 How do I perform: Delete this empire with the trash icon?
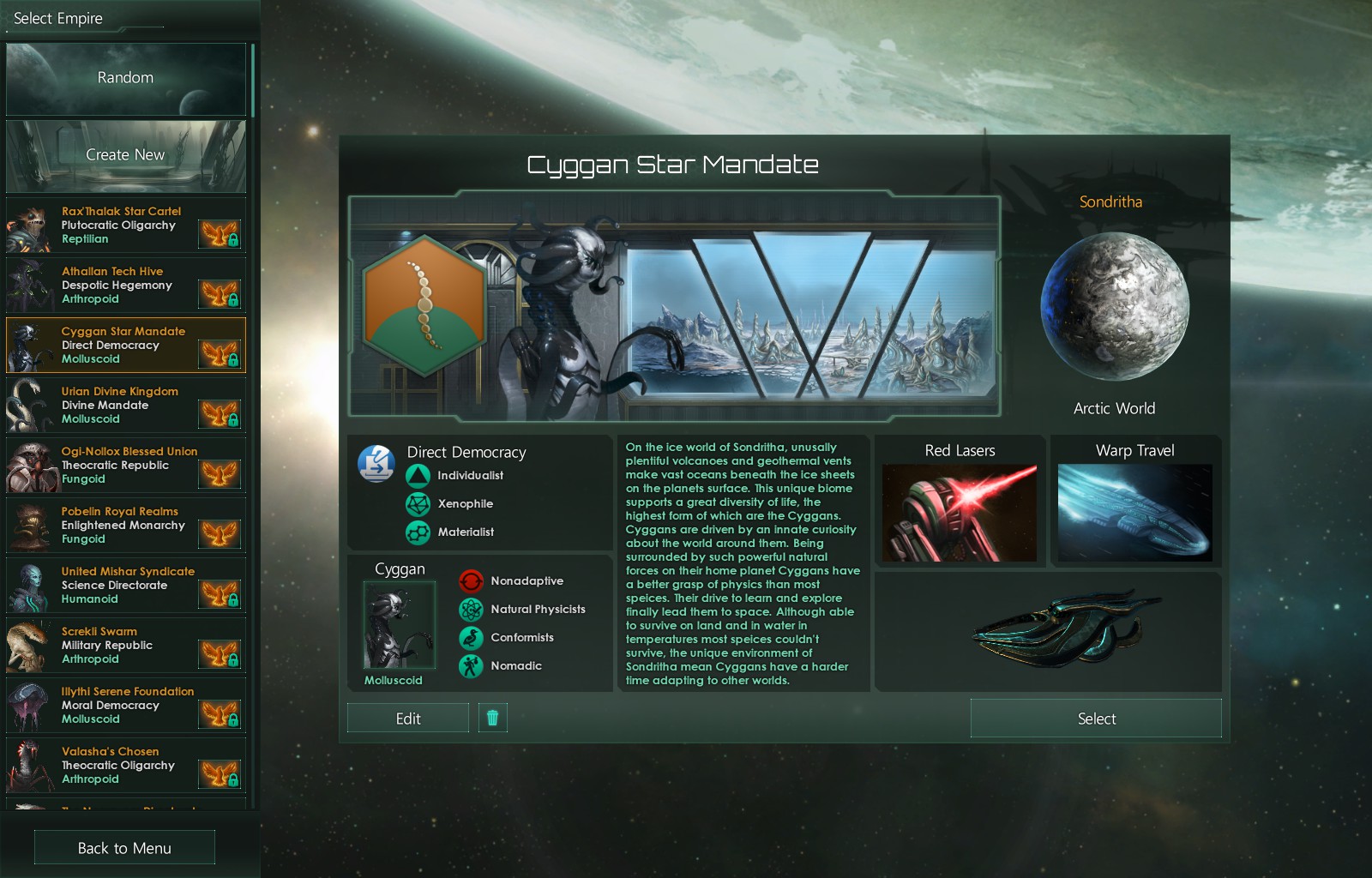492,718
